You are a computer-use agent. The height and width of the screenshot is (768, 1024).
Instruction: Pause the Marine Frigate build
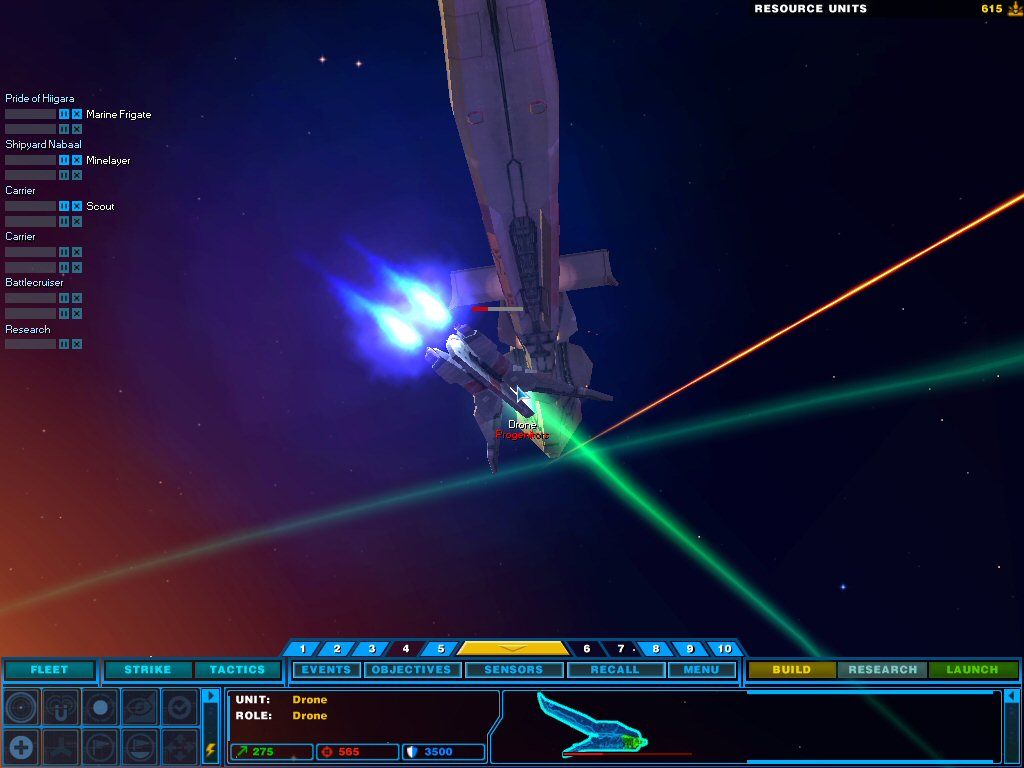pyautogui.click(x=64, y=114)
